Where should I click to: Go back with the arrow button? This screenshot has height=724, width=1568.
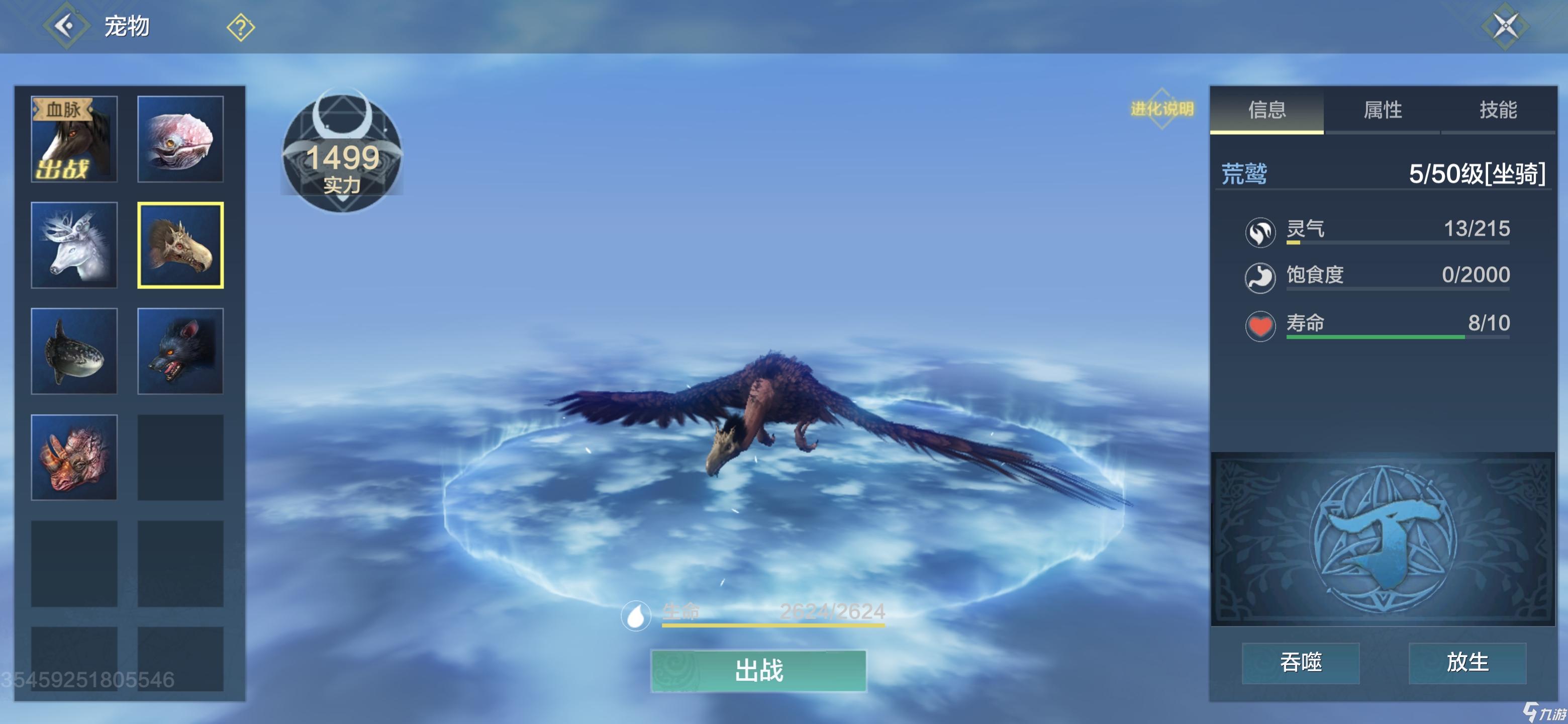pos(65,26)
